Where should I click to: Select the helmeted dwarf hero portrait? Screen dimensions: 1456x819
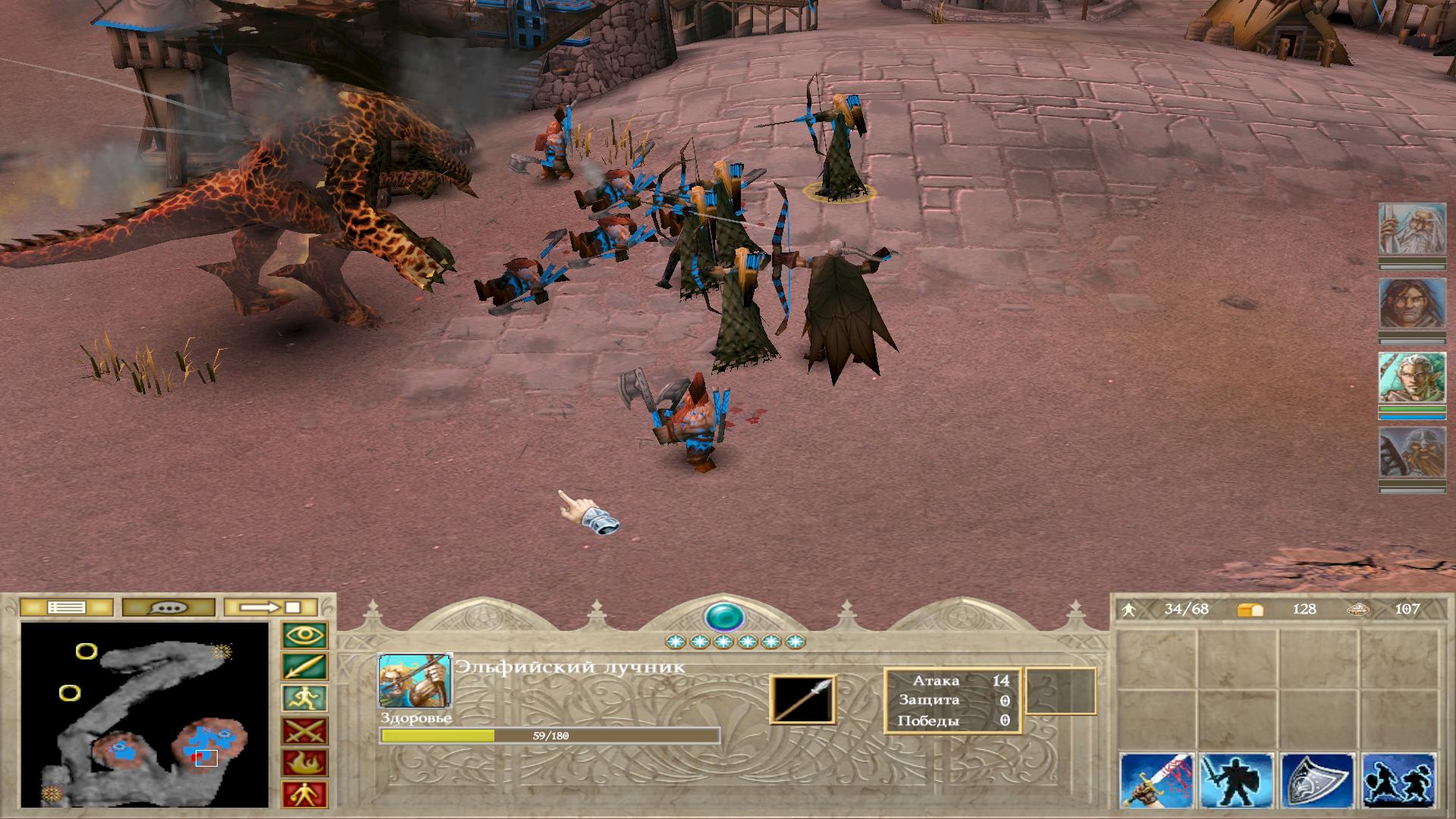coord(1411,453)
